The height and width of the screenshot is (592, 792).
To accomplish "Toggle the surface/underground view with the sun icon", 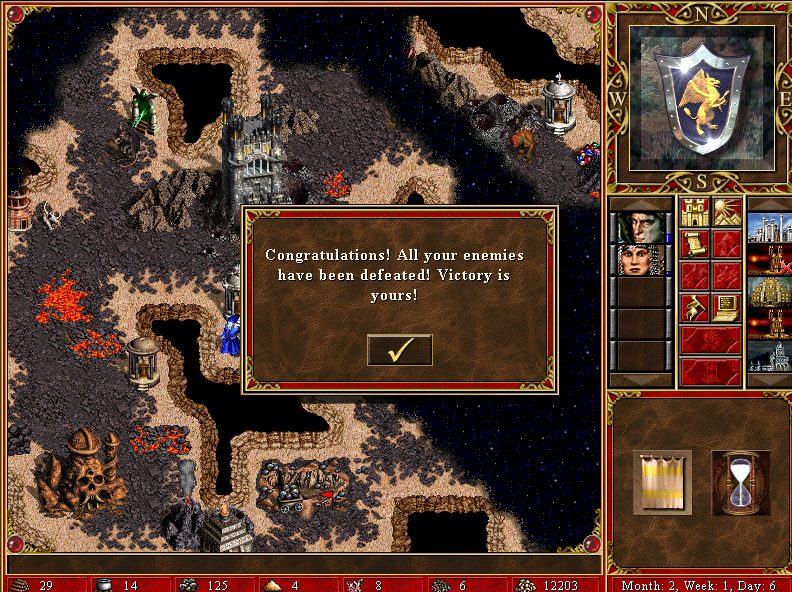I will coord(726,212).
